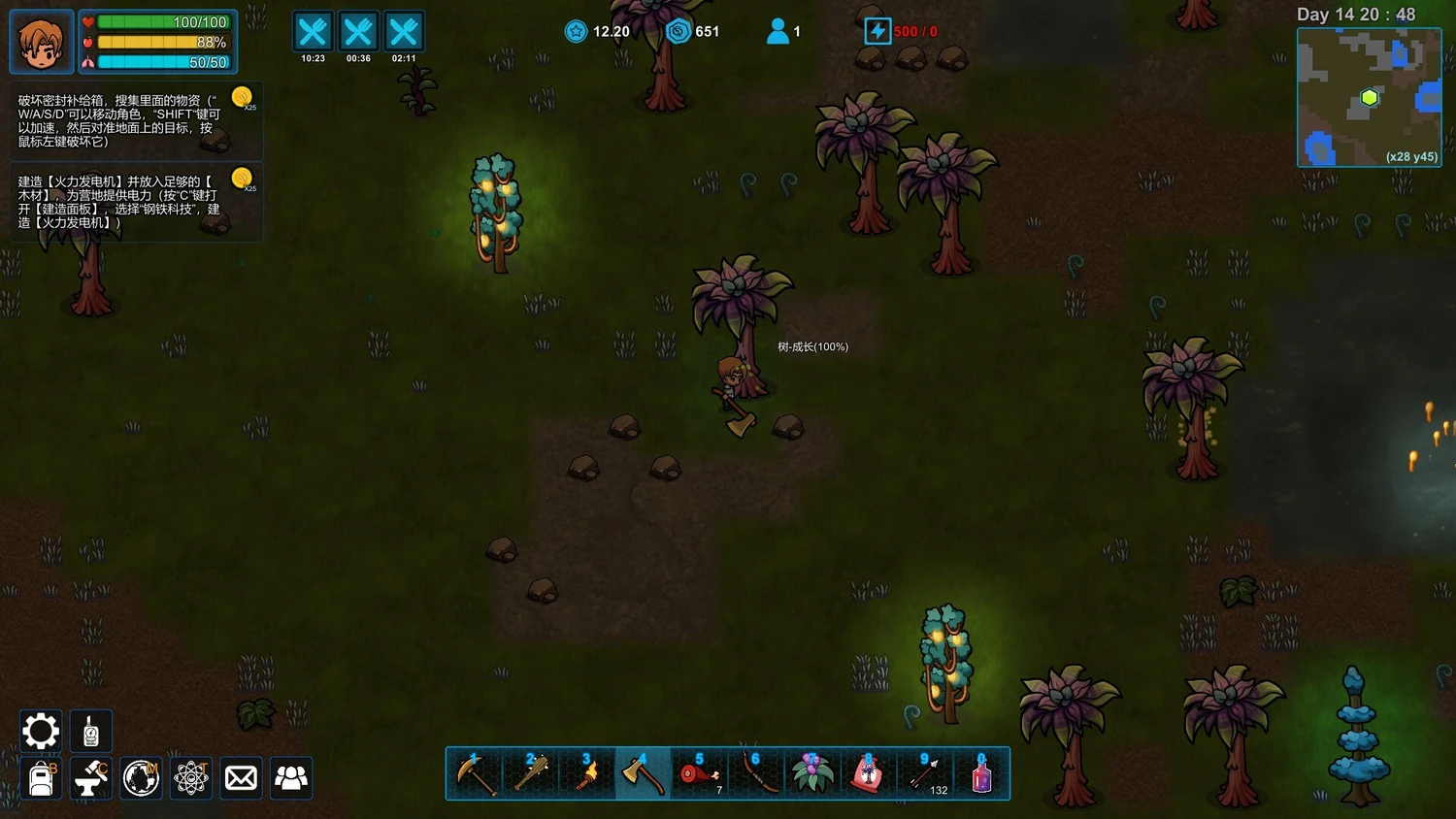Equip the spiked club in slot 2
1456x819 pixels.
pyautogui.click(x=531, y=774)
